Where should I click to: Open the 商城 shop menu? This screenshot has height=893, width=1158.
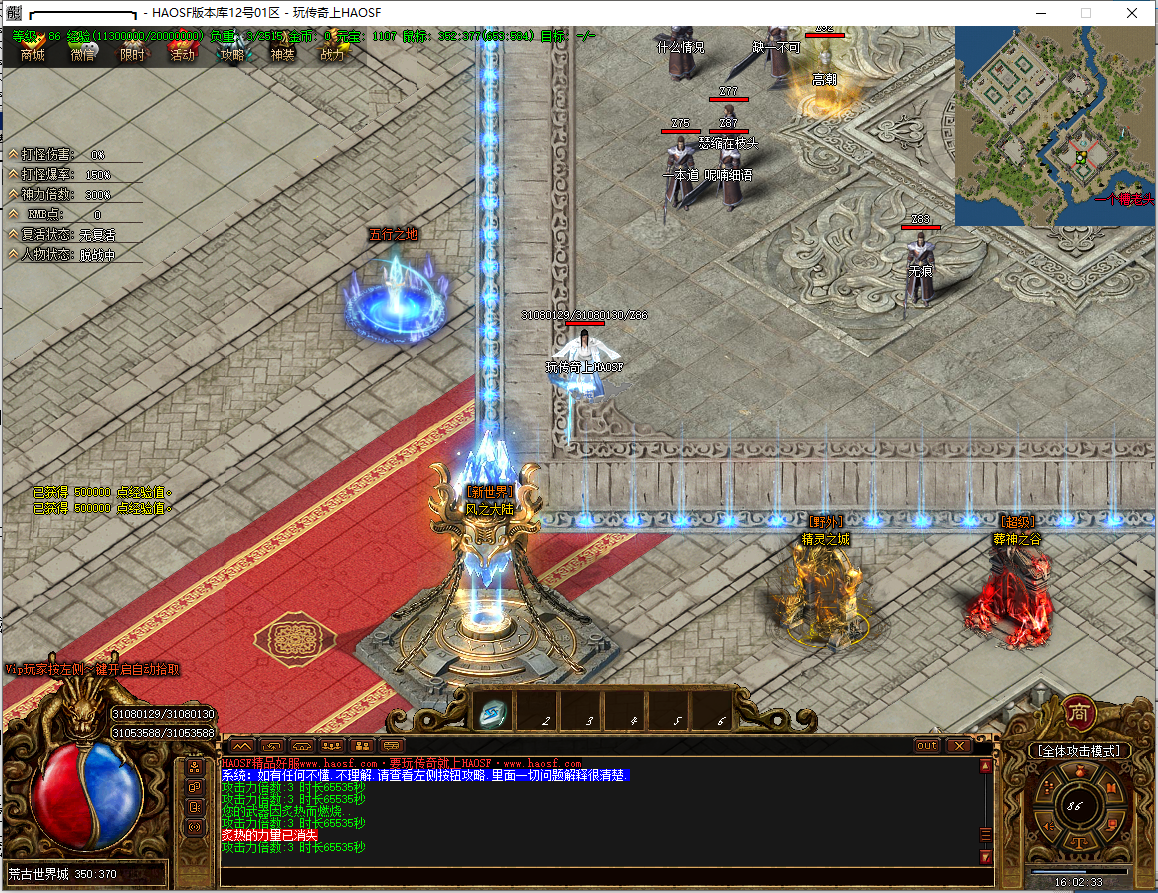[33, 54]
